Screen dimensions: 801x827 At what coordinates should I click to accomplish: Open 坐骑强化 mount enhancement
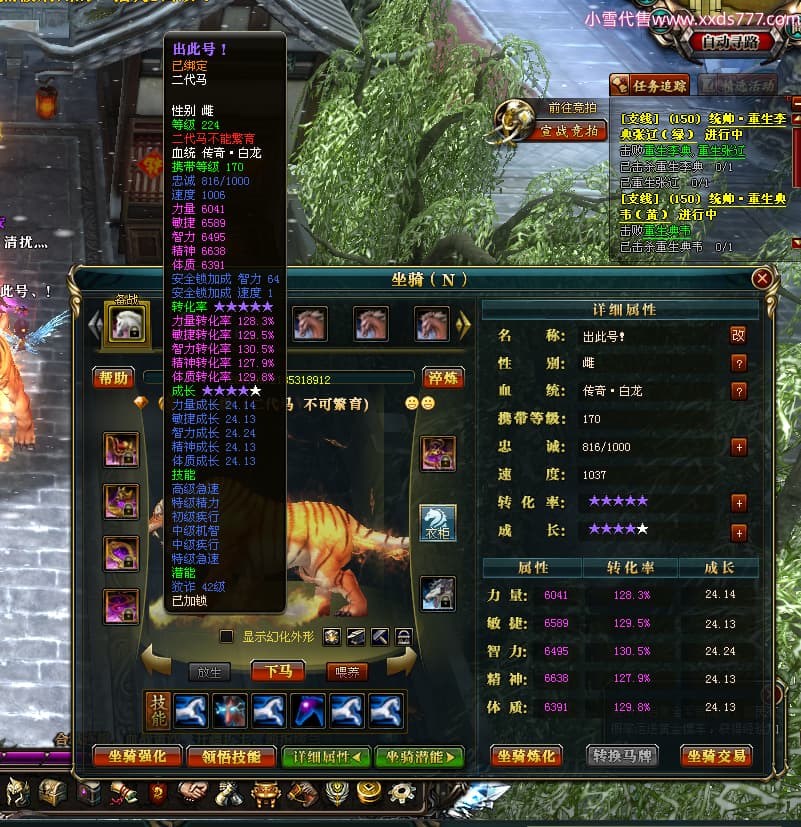pos(137,757)
